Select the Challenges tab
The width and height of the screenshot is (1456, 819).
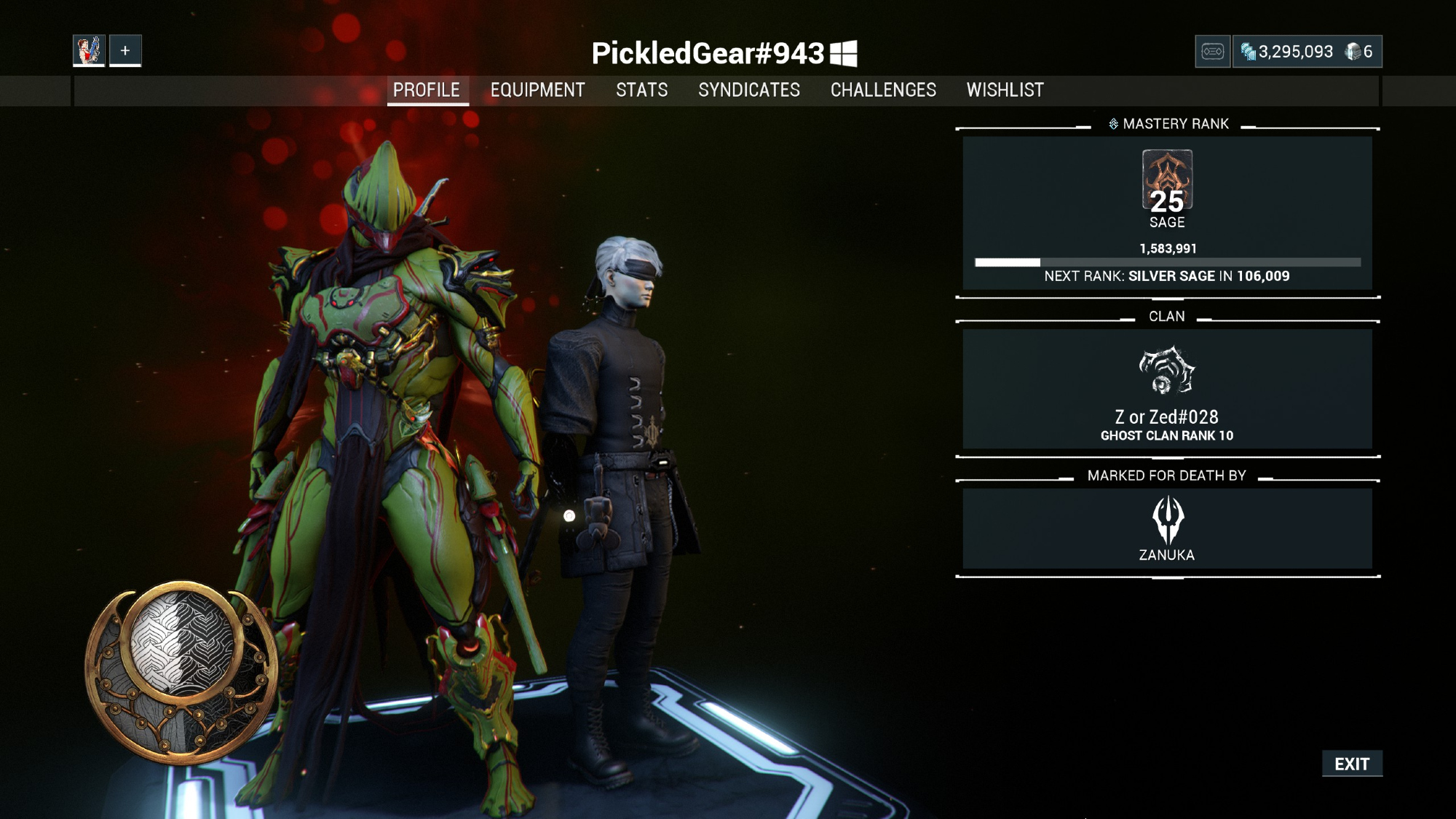pos(883,90)
